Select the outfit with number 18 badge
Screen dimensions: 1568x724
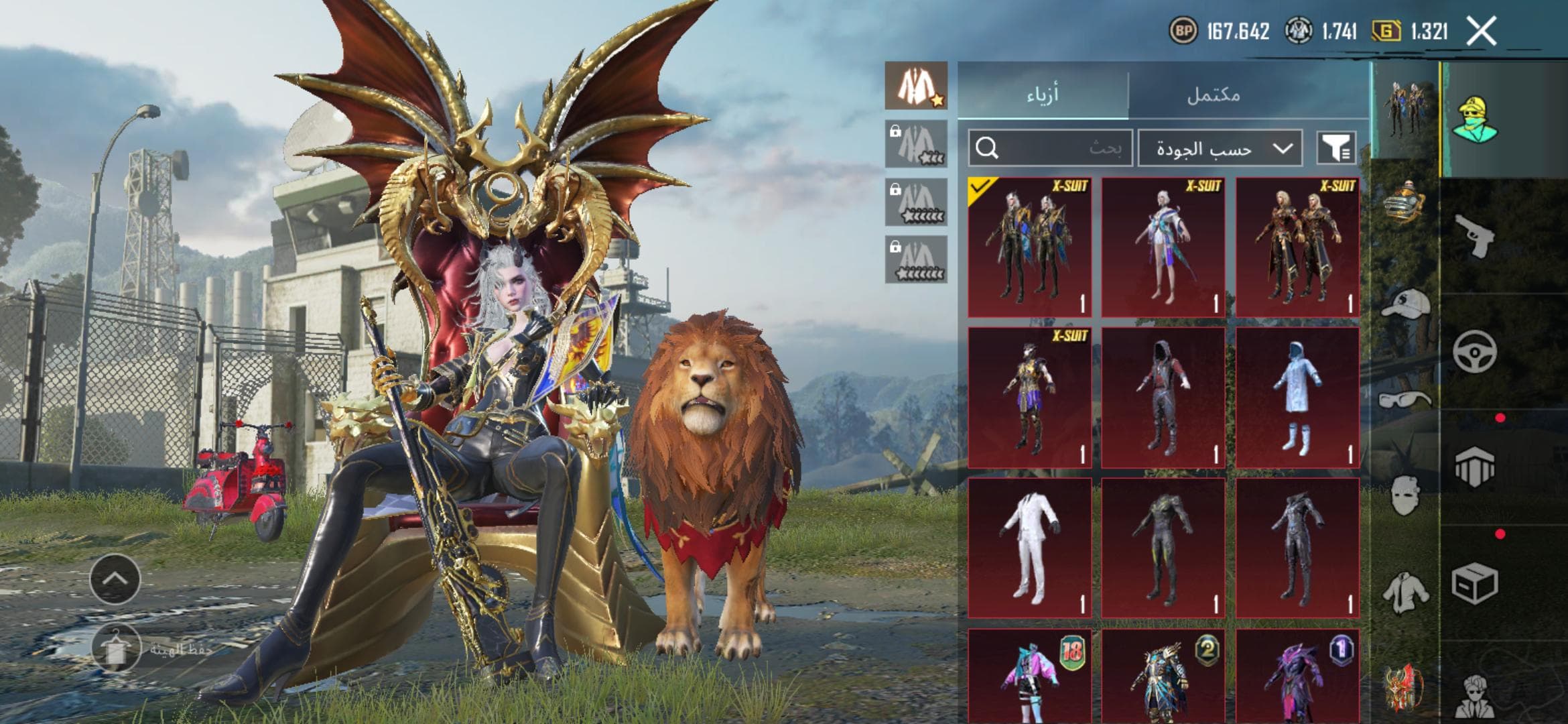(x=1030, y=676)
